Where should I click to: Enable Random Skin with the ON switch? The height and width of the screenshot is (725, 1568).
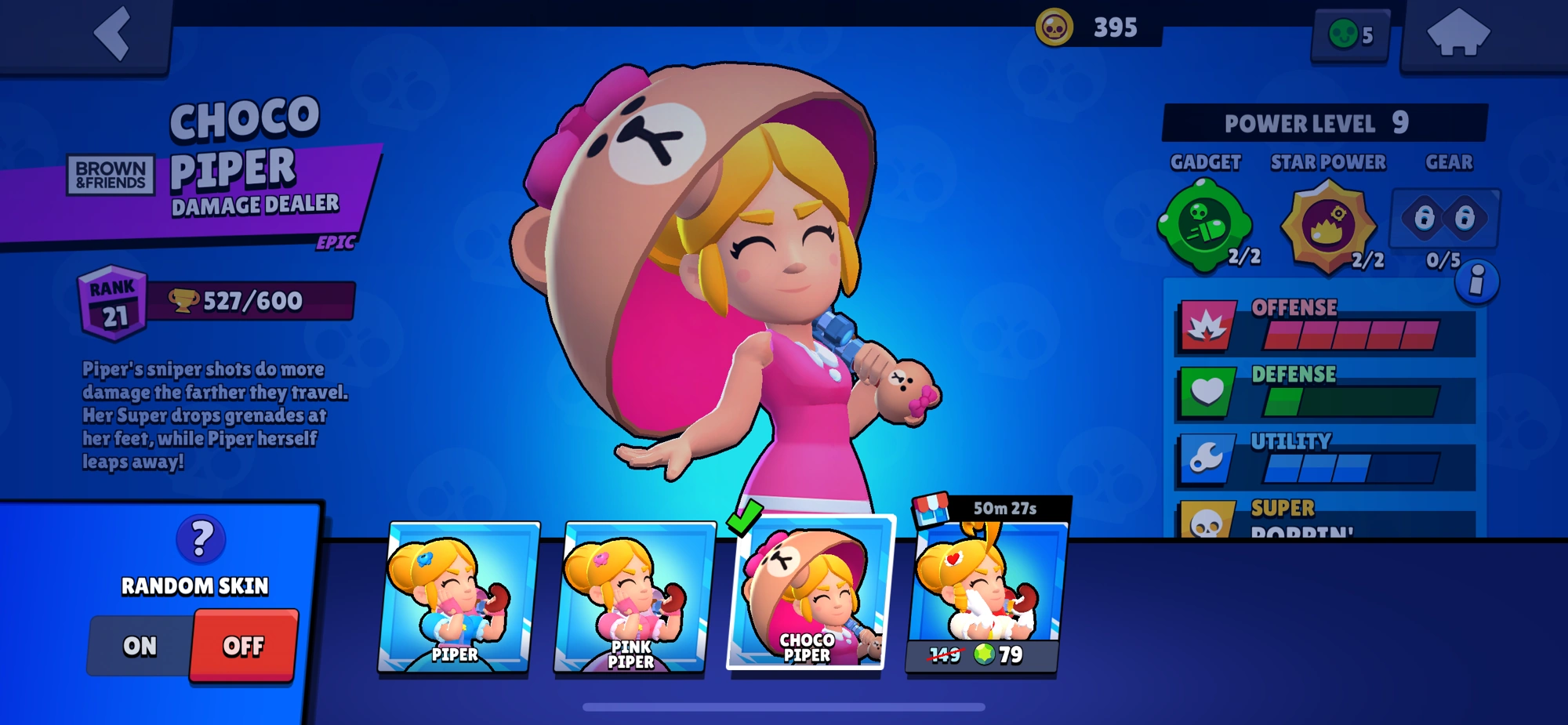click(x=140, y=646)
